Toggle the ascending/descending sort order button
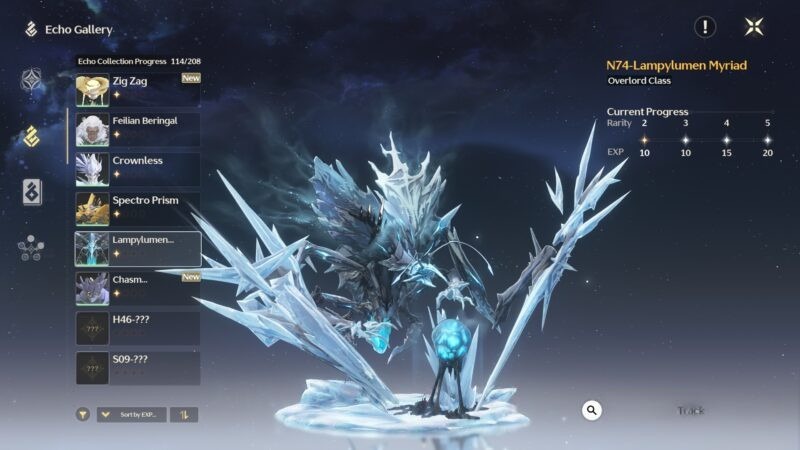 pos(183,414)
